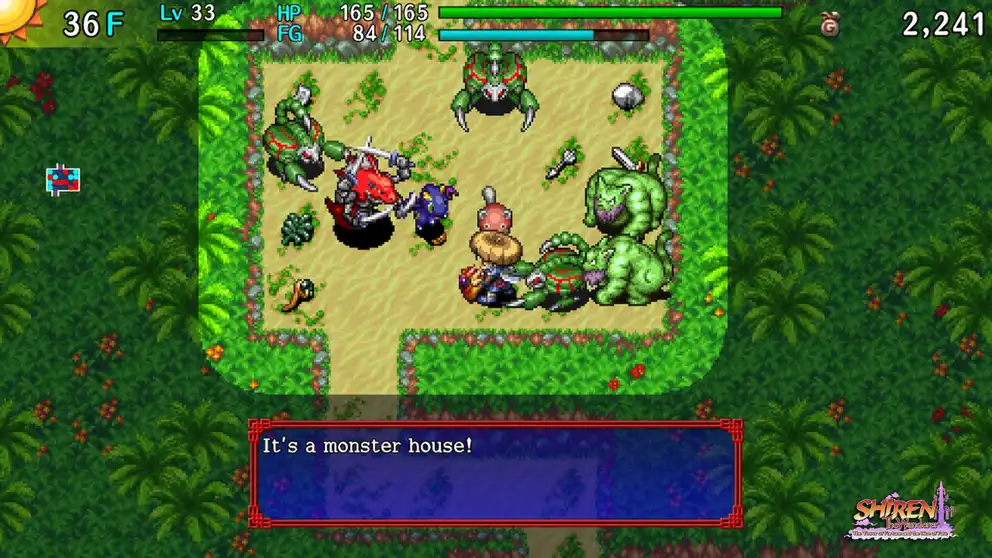The width and height of the screenshot is (992, 558).
Task: Dismiss the "It's a monster house!" message box
Action: [495, 473]
